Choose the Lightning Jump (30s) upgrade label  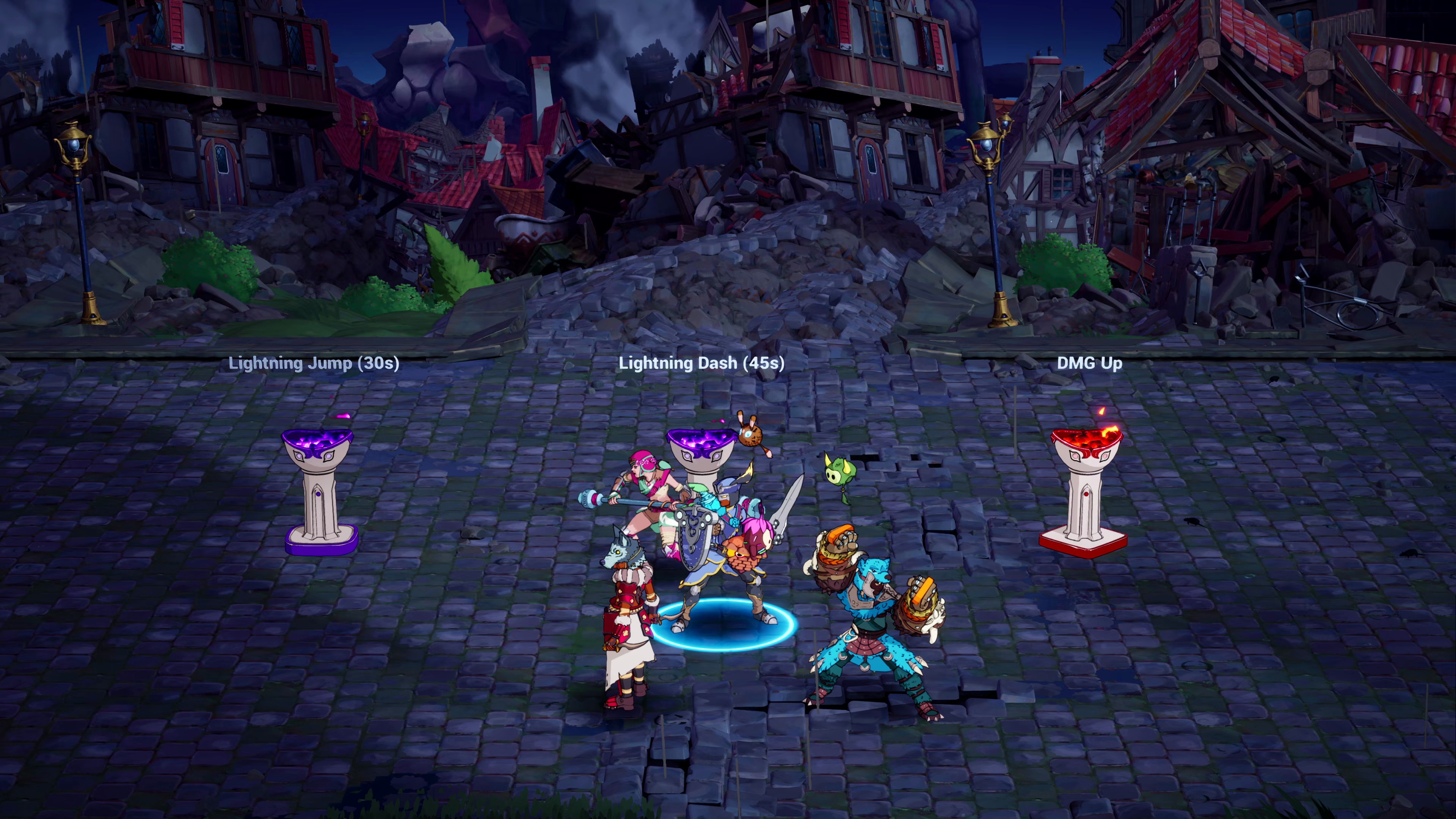314,363
